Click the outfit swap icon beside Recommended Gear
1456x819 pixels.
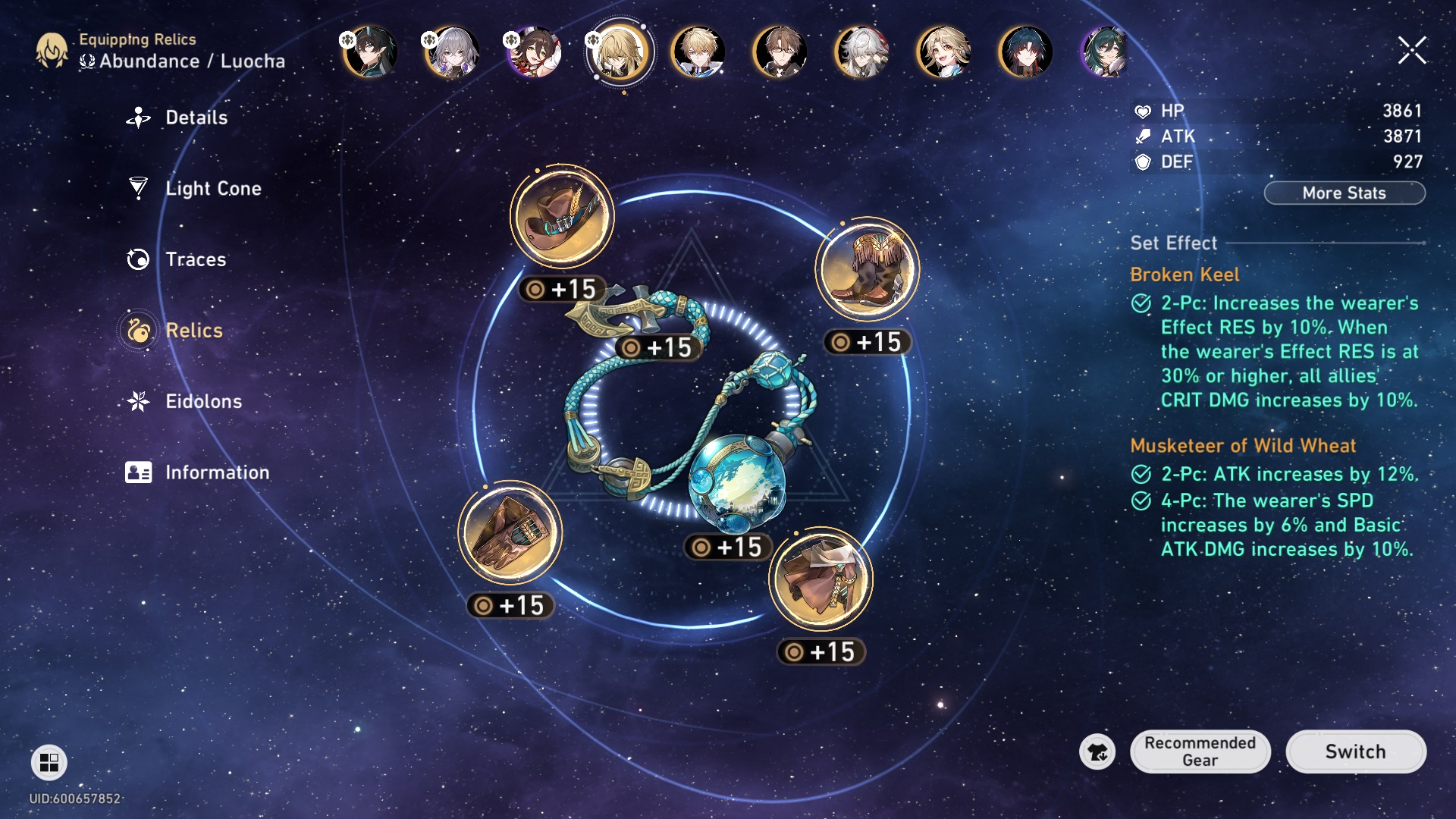coord(1097,752)
